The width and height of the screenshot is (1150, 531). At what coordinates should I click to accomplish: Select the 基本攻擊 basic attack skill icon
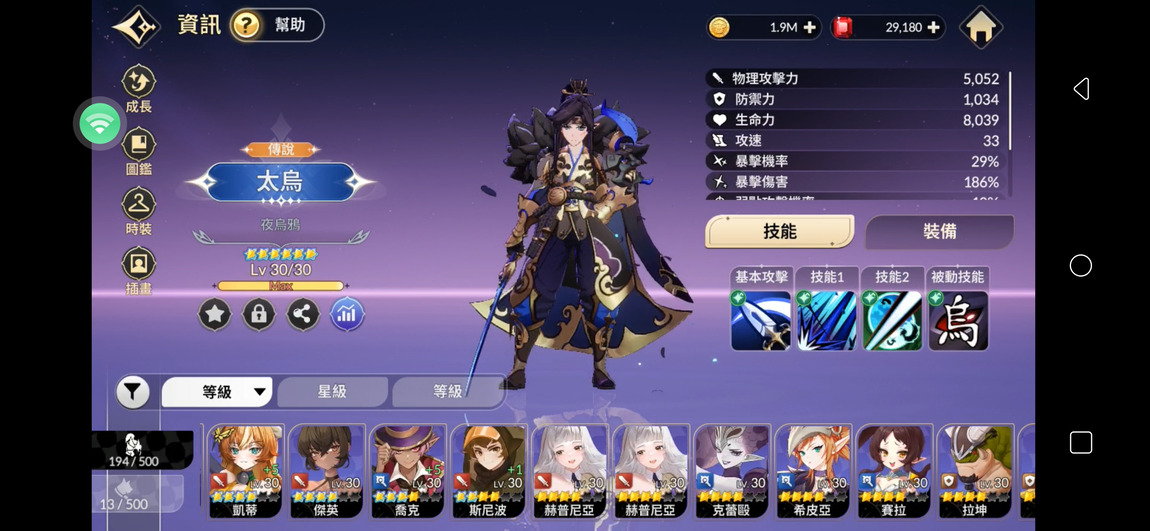click(761, 319)
